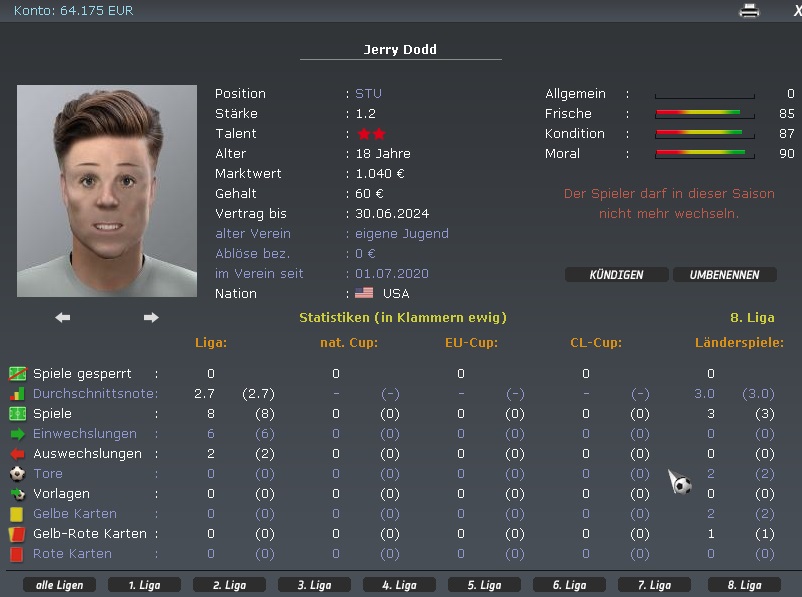Show previous player with left arrow
Viewport: 802px width, 597px height.
[x=63, y=318]
